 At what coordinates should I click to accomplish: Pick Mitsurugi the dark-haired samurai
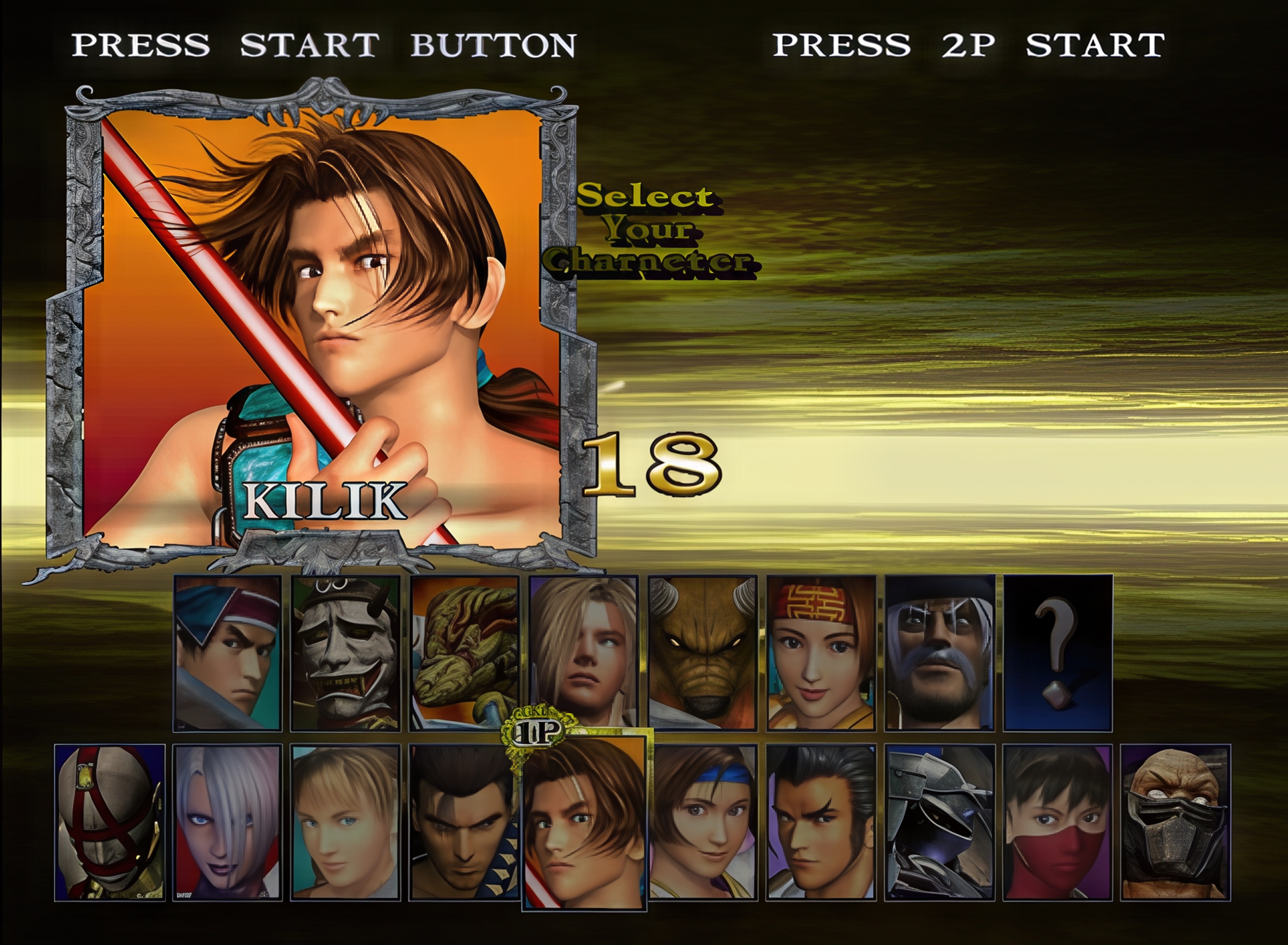(464, 822)
